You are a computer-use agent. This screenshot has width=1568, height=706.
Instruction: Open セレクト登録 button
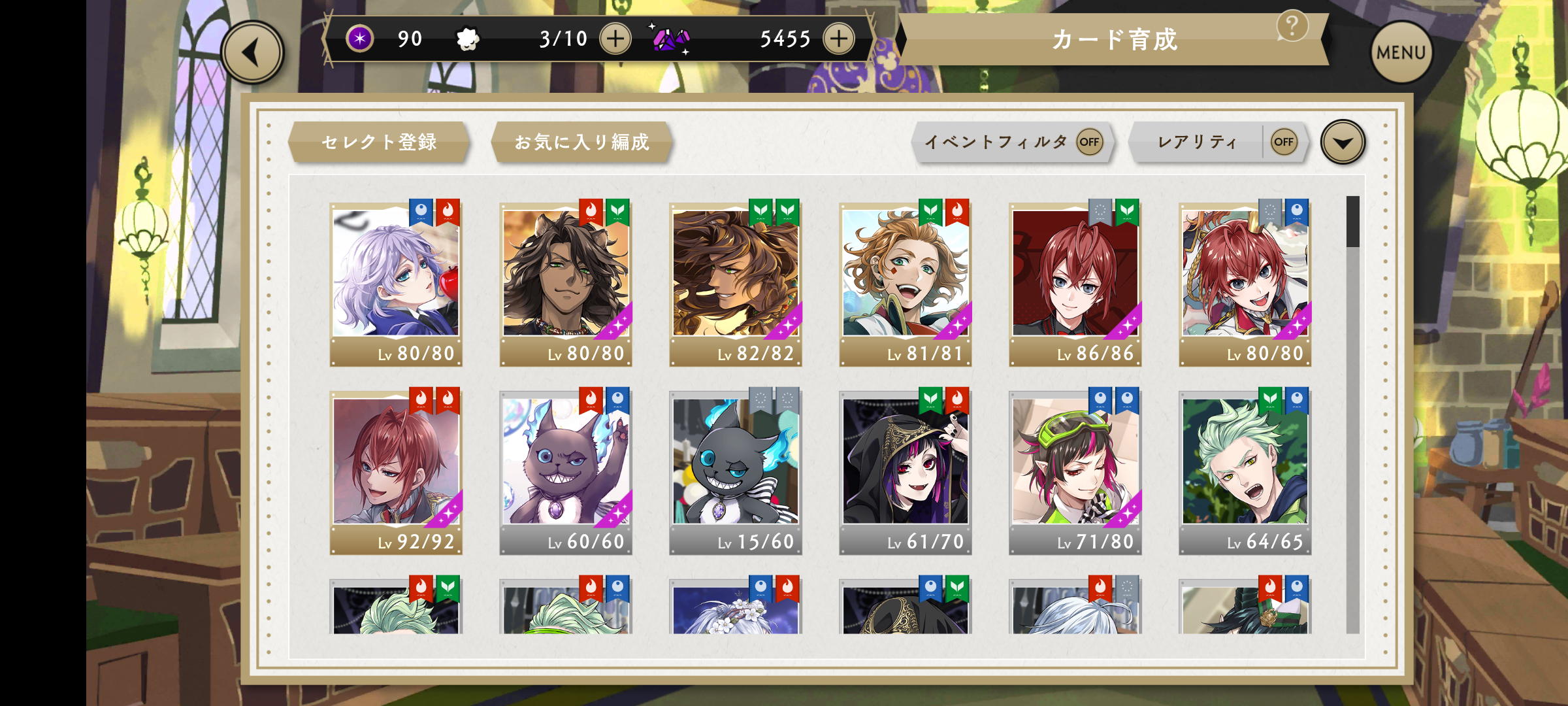379,142
